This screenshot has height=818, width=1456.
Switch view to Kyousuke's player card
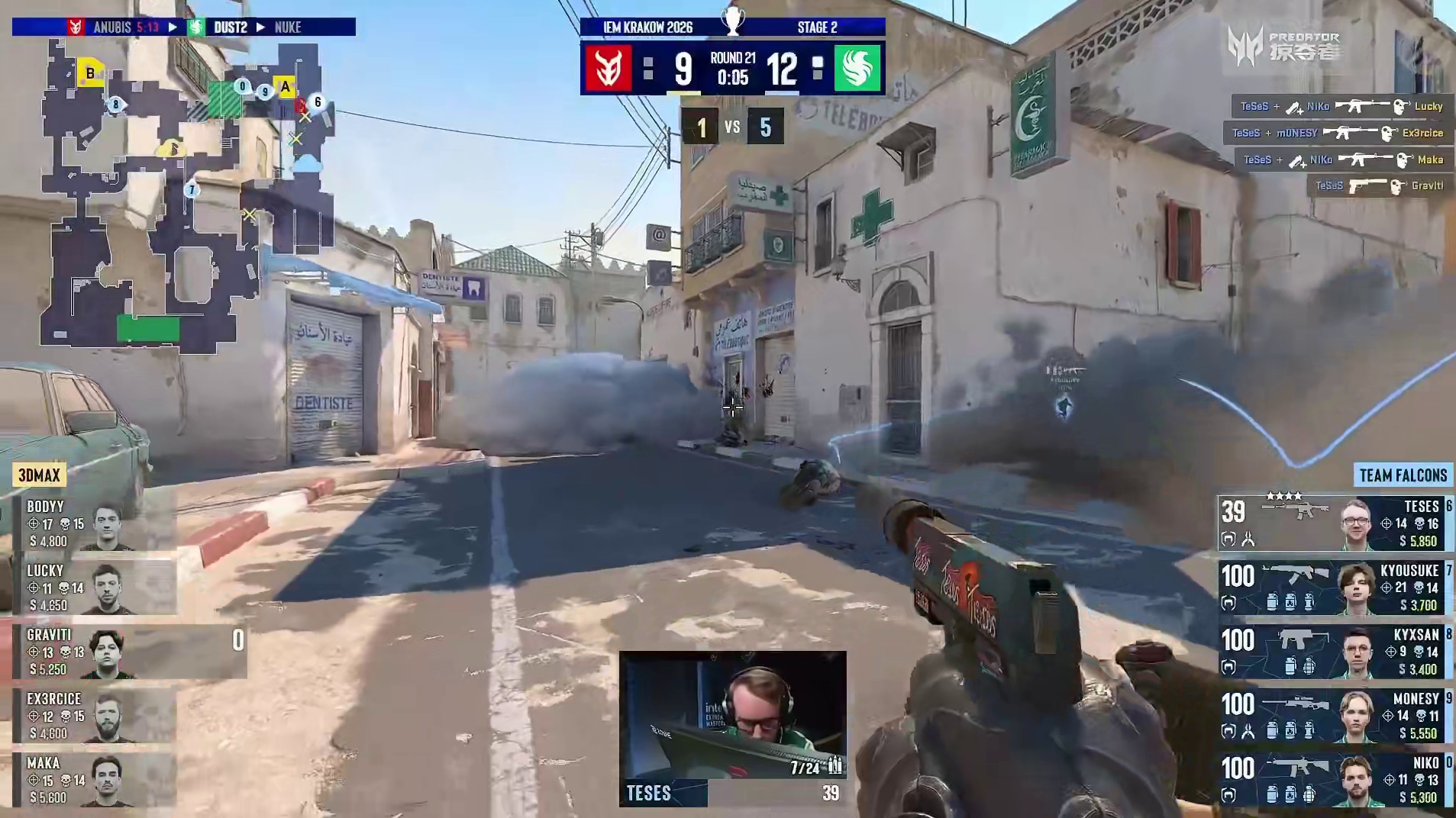pos(1335,588)
